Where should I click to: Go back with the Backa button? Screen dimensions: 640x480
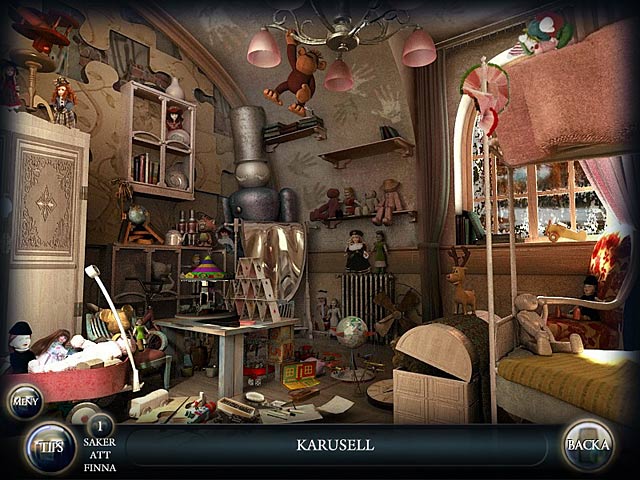point(587,446)
